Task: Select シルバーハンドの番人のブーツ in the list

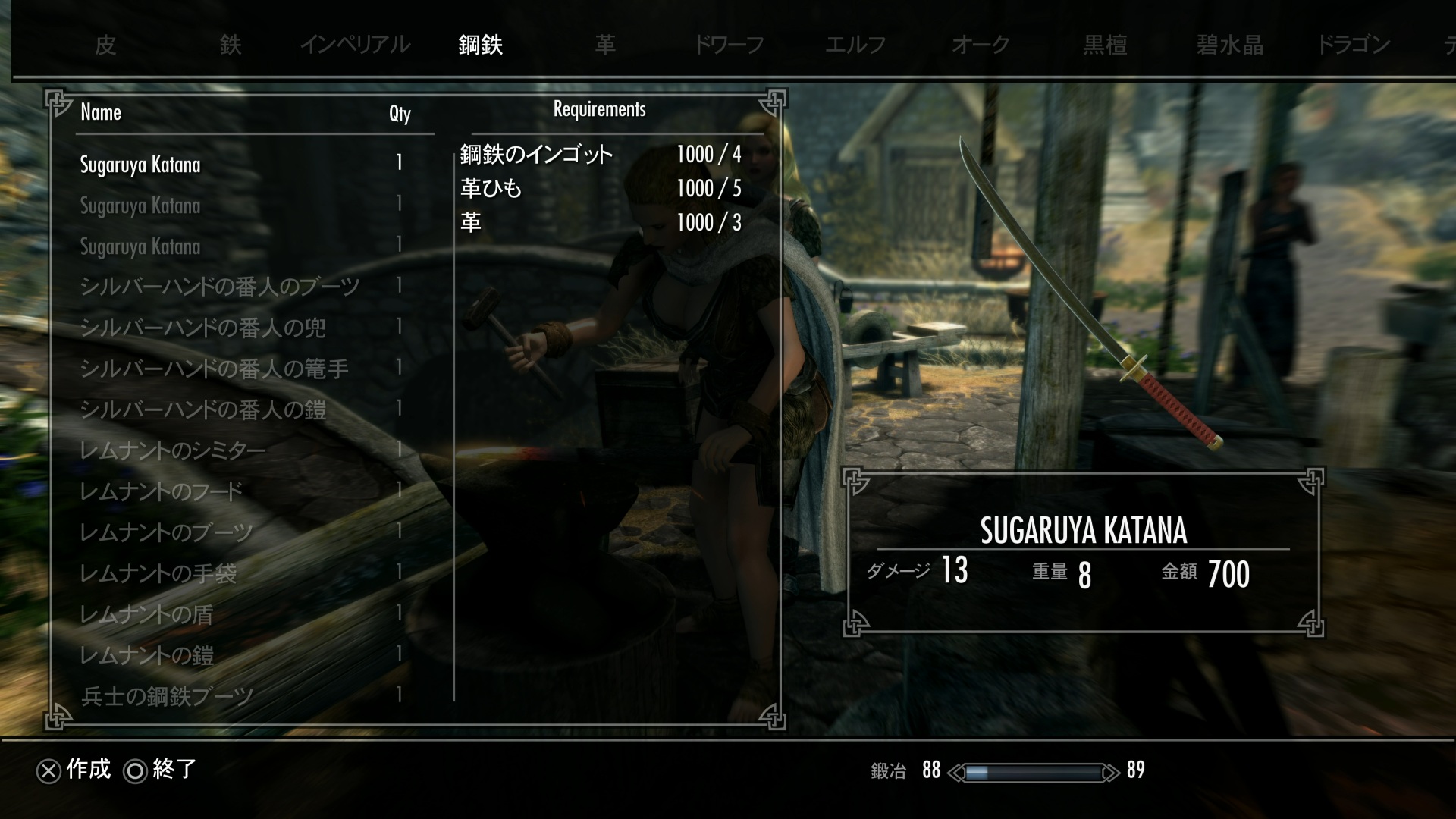Action: click(x=219, y=287)
